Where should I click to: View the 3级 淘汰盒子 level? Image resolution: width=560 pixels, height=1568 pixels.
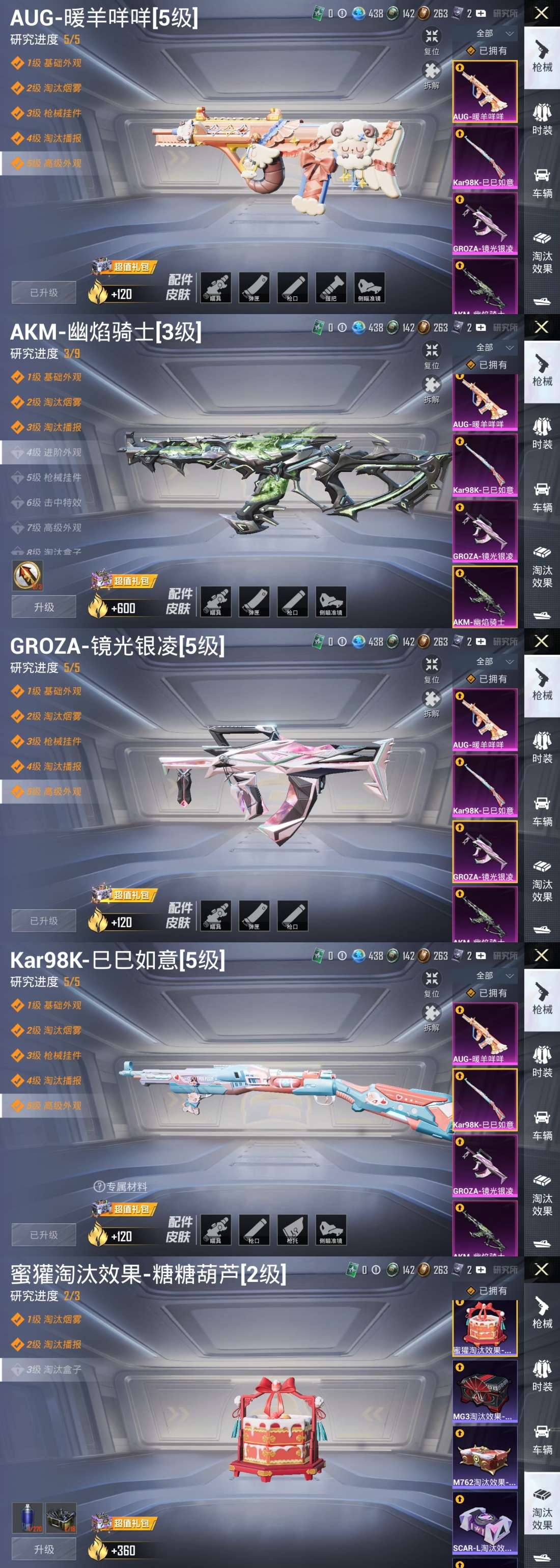coord(53,1369)
